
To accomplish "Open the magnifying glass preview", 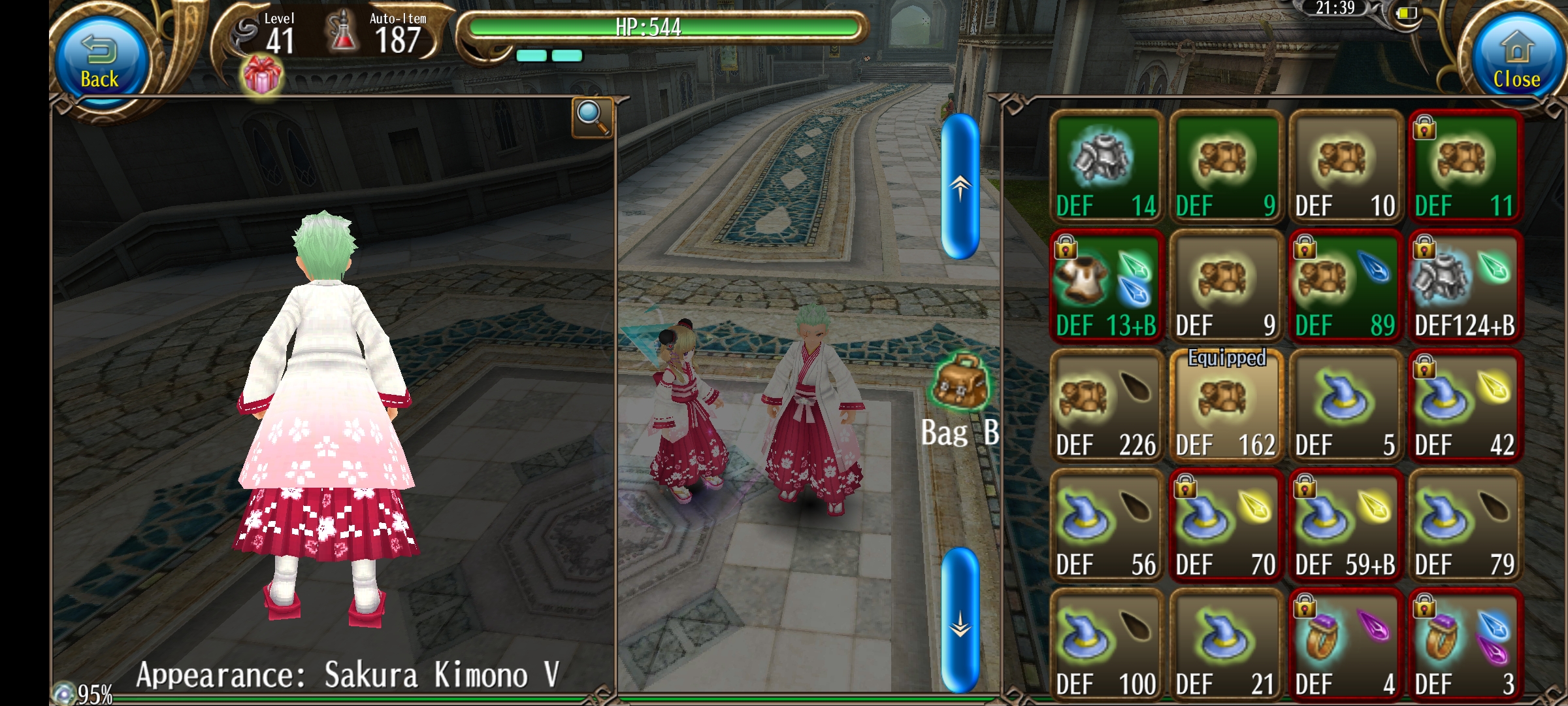I will (592, 118).
